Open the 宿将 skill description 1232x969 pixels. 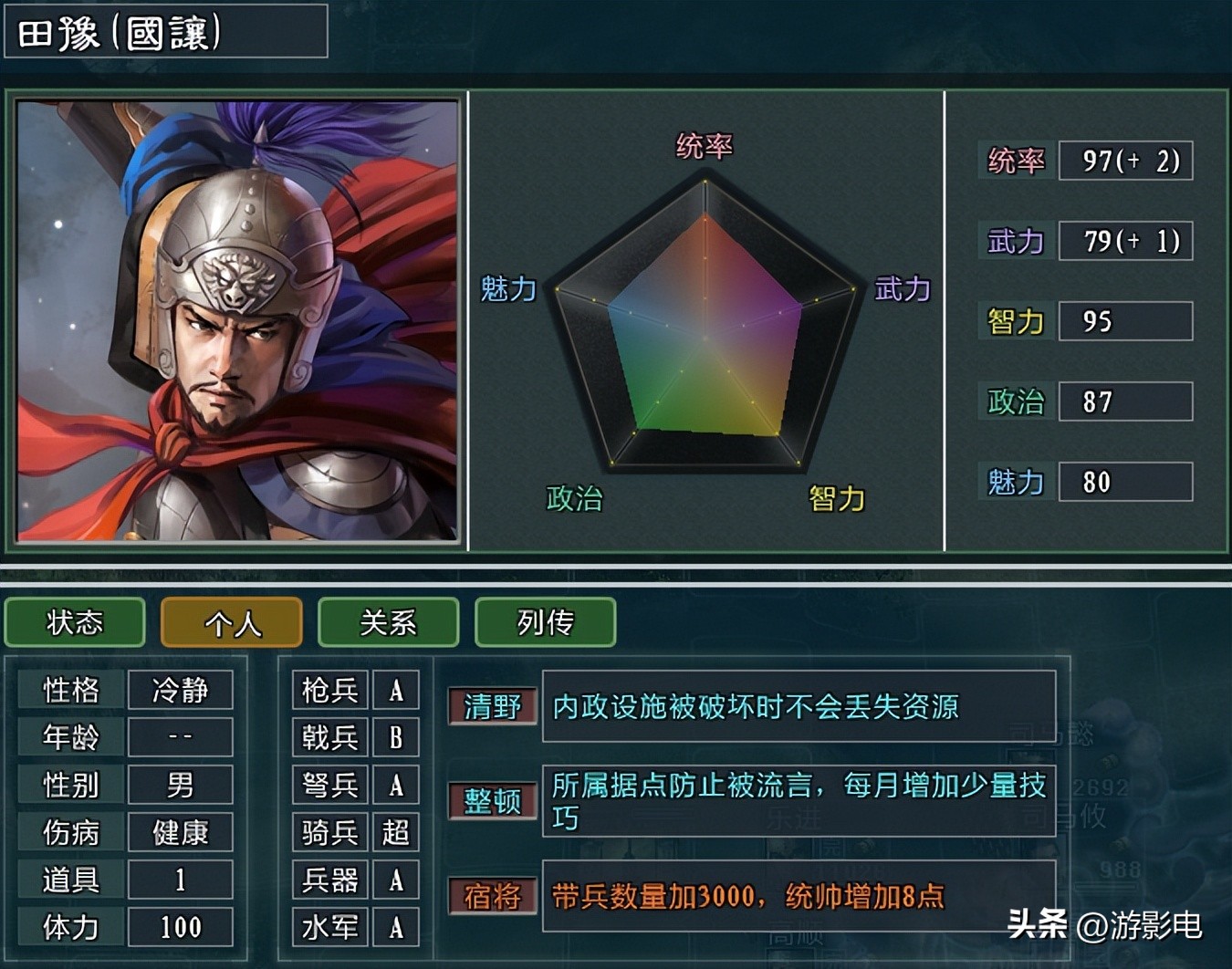click(x=492, y=898)
